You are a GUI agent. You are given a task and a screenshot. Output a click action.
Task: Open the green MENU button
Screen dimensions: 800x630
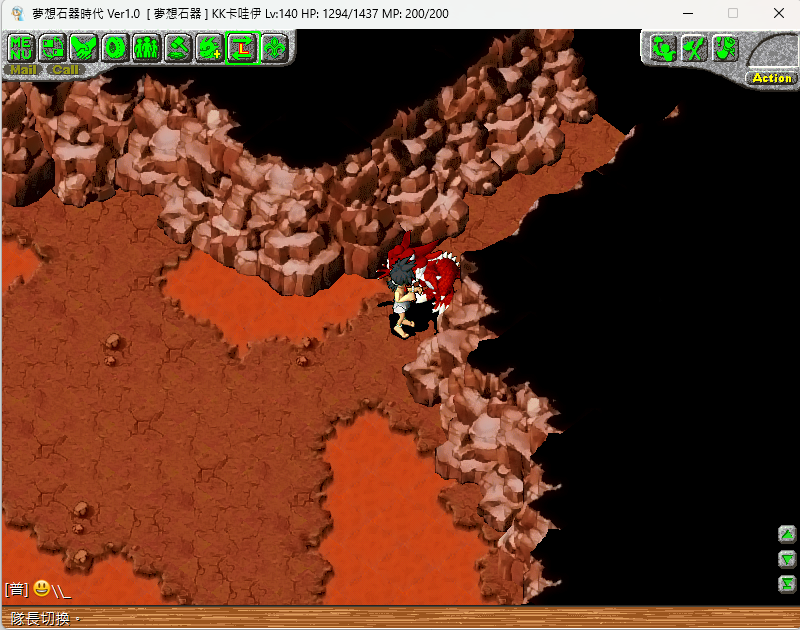[22, 47]
